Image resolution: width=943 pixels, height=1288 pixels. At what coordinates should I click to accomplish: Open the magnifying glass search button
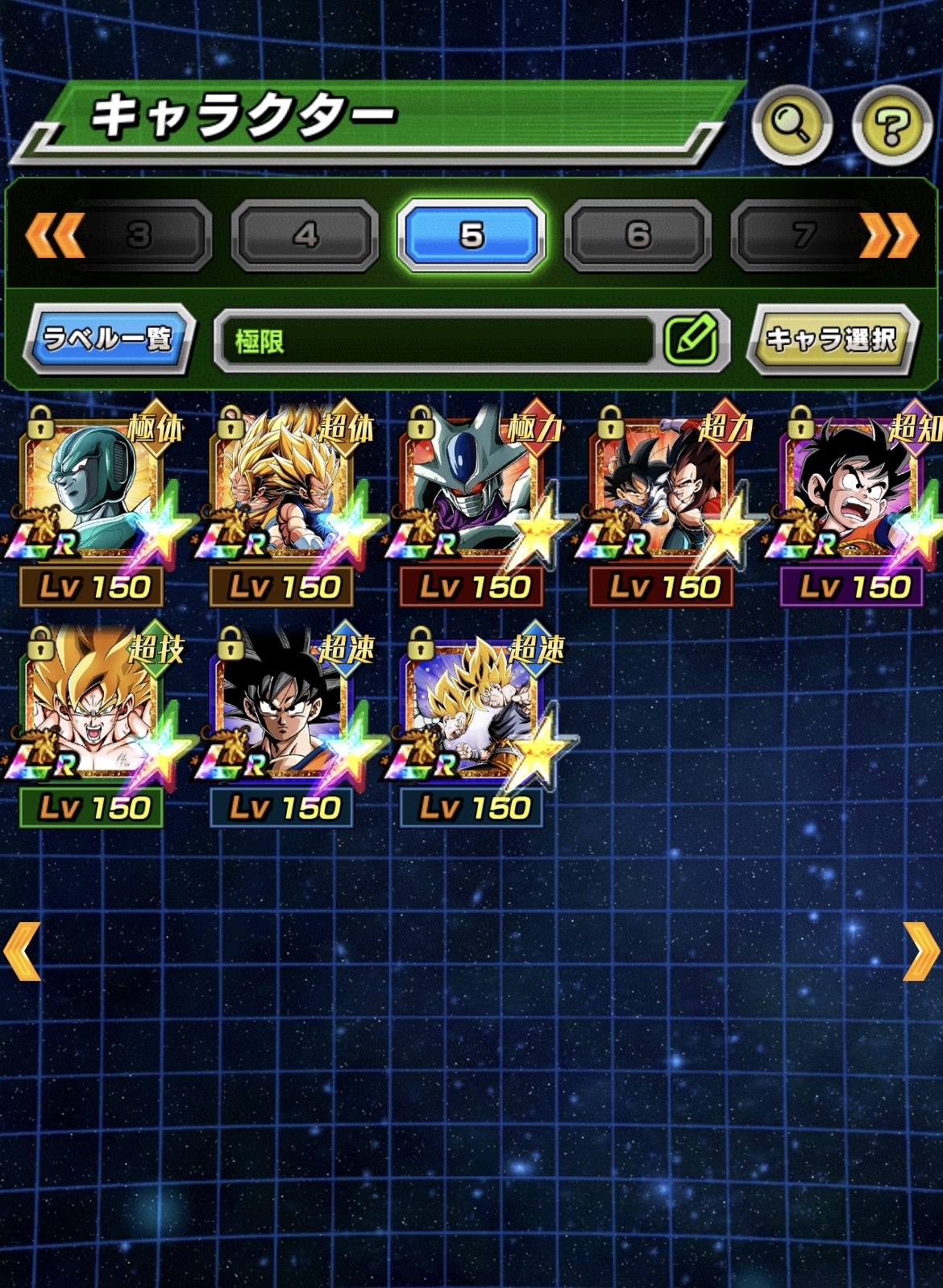pyautogui.click(x=791, y=125)
